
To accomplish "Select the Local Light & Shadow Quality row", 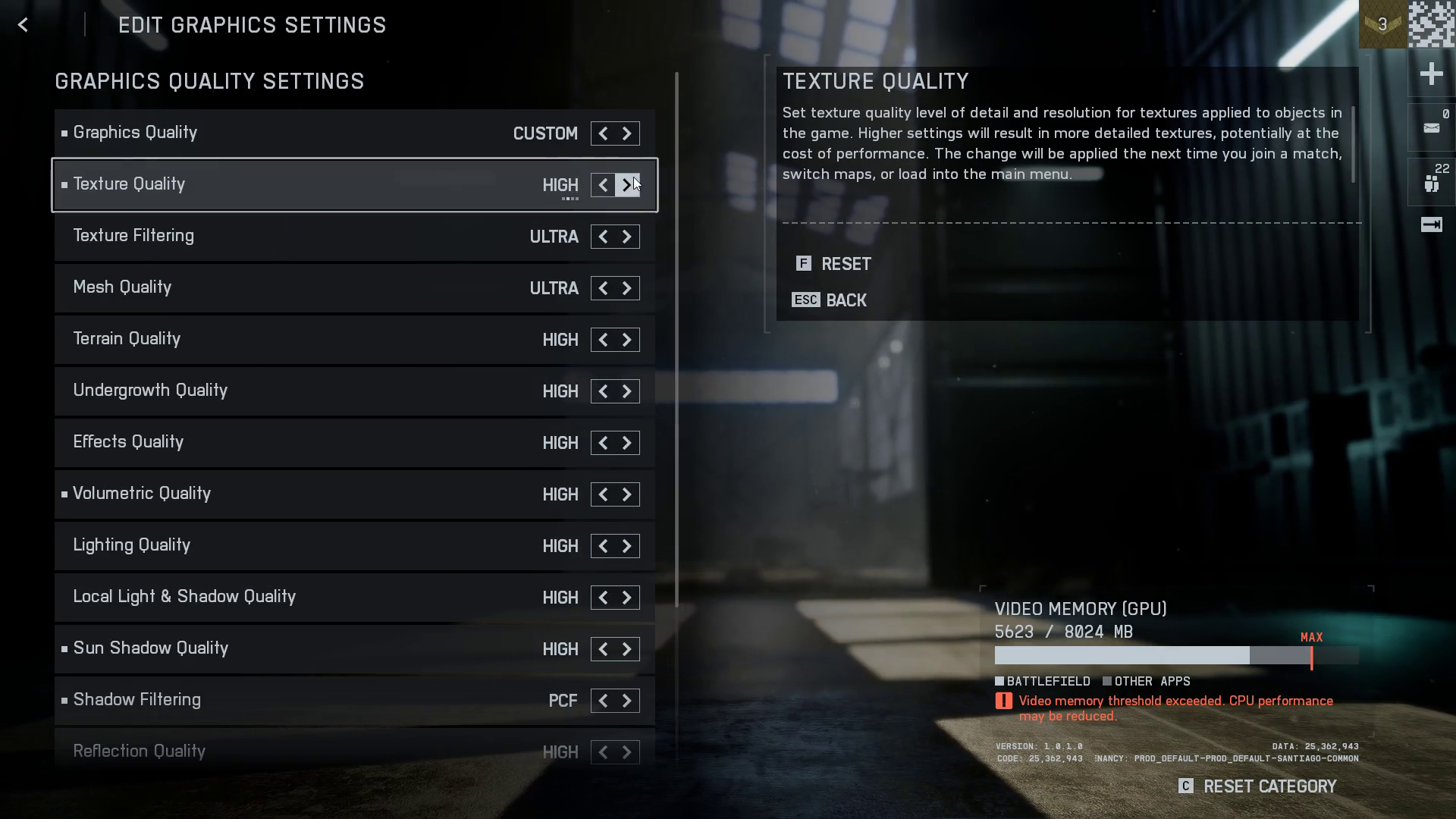I will 303,598.
